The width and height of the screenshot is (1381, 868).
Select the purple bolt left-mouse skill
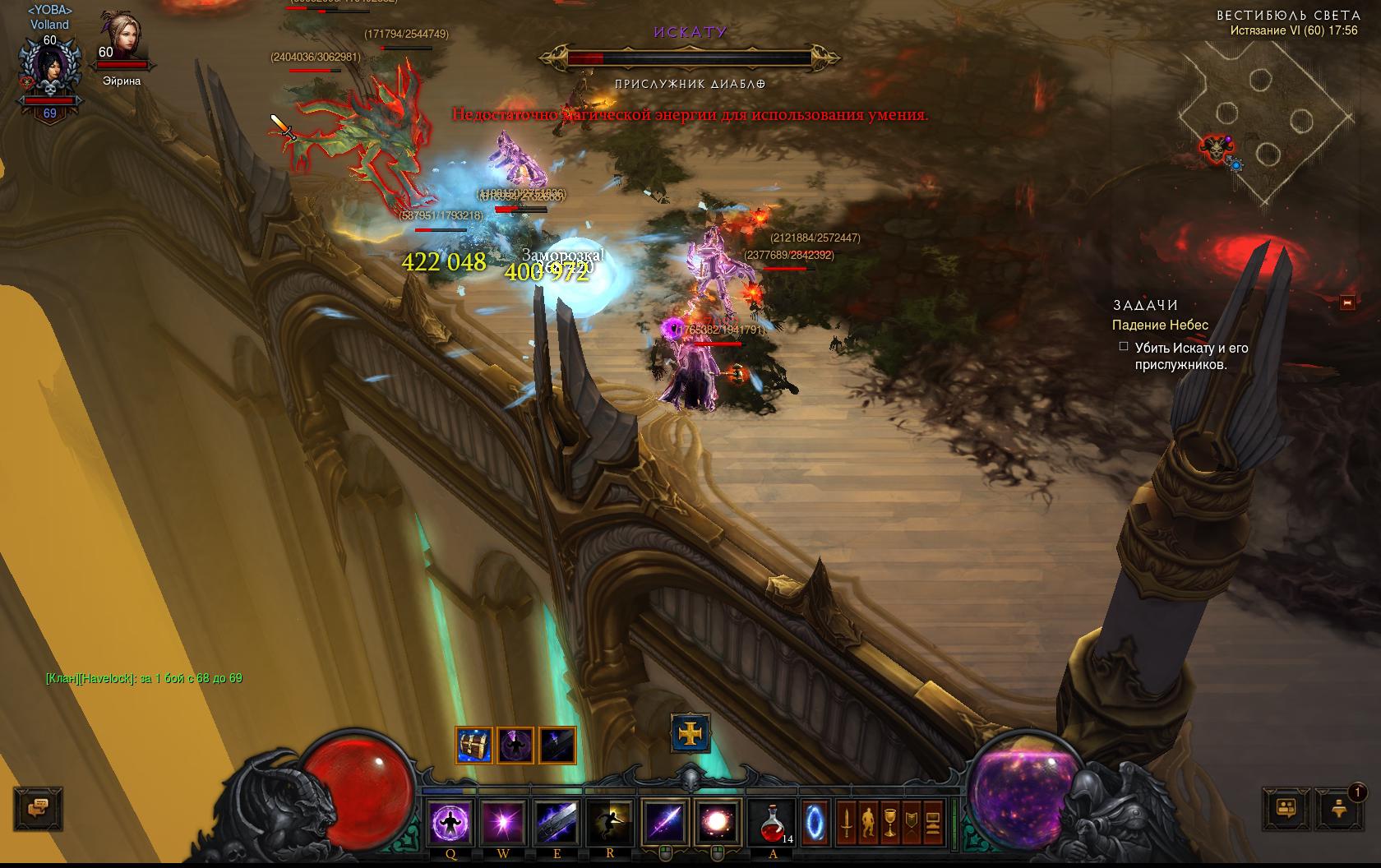[x=665, y=821]
